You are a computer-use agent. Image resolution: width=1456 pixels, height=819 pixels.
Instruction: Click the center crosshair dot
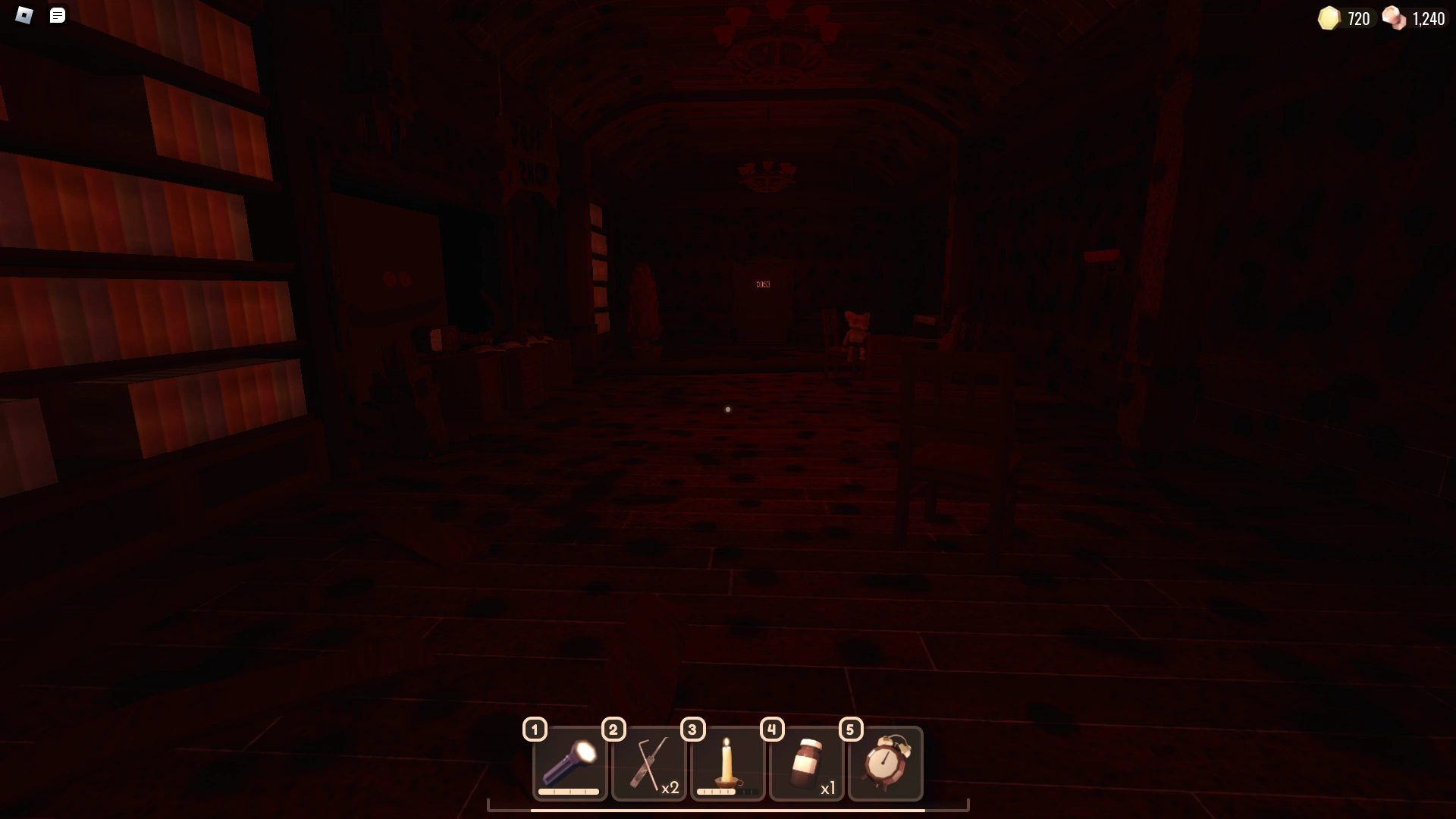(727, 409)
